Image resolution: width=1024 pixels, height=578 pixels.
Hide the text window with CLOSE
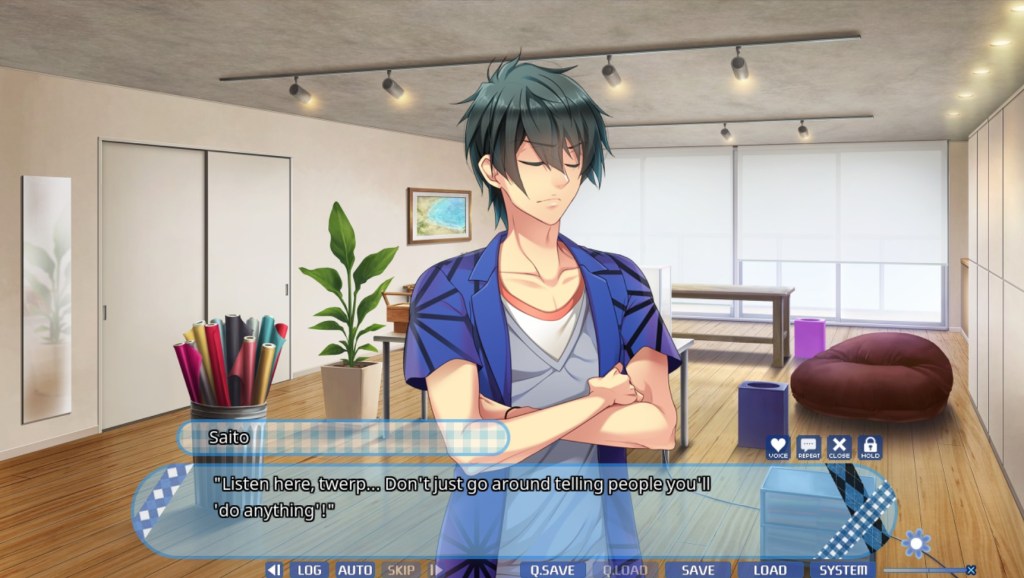click(x=839, y=447)
